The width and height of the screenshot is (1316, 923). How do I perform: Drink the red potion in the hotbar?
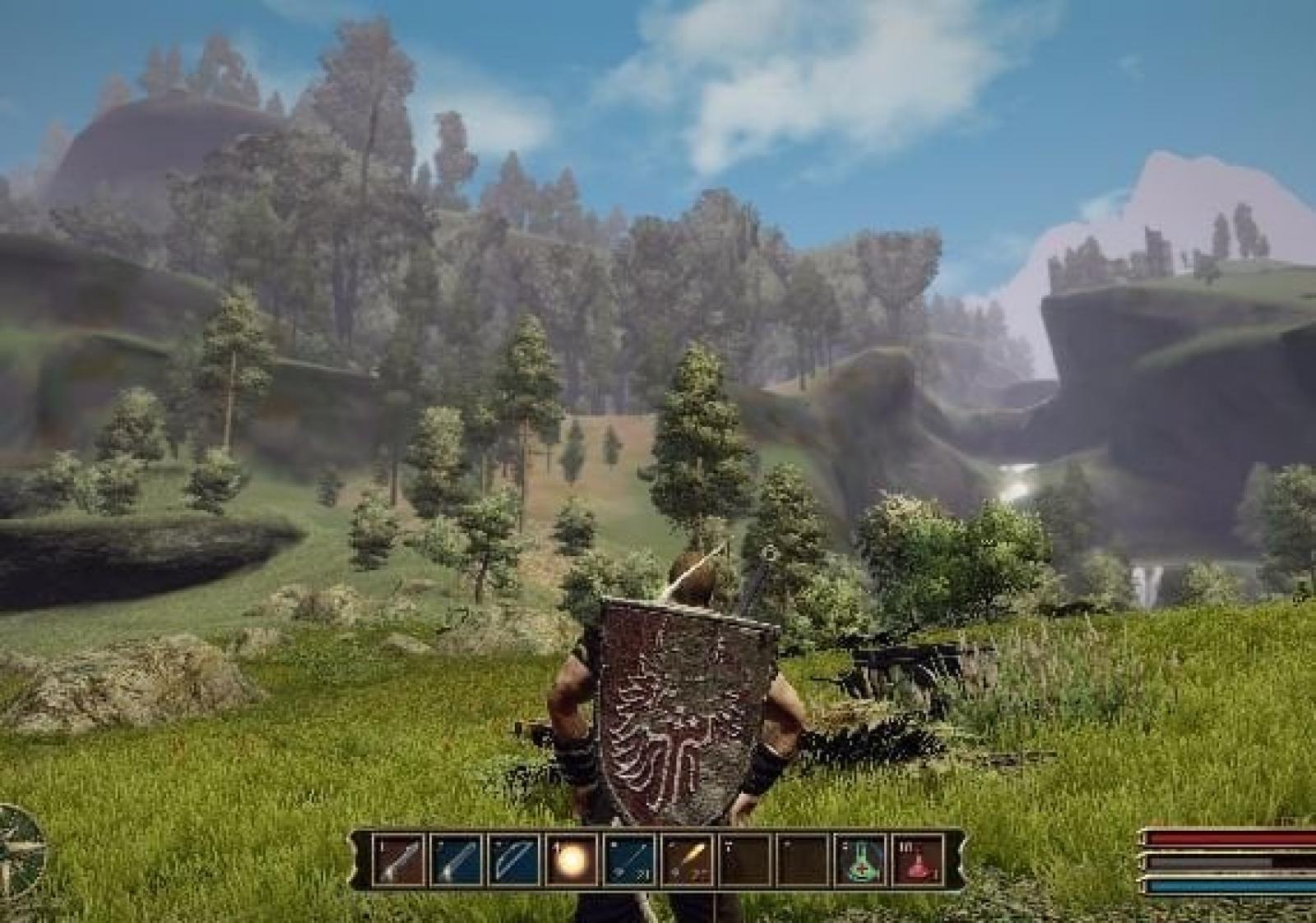(919, 860)
